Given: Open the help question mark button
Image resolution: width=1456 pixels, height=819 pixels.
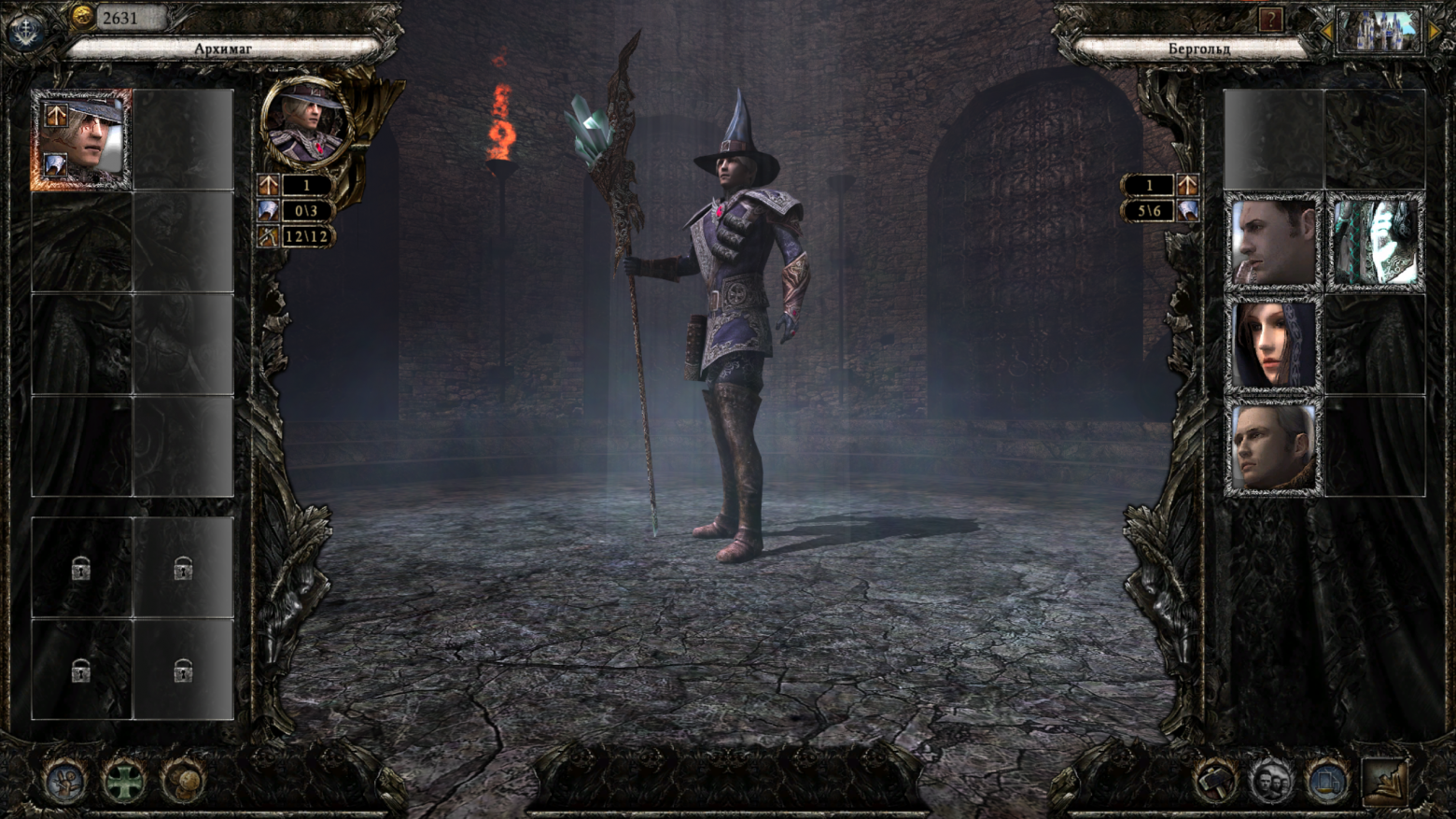Looking at the screenshot, I should click(1270, 20).
